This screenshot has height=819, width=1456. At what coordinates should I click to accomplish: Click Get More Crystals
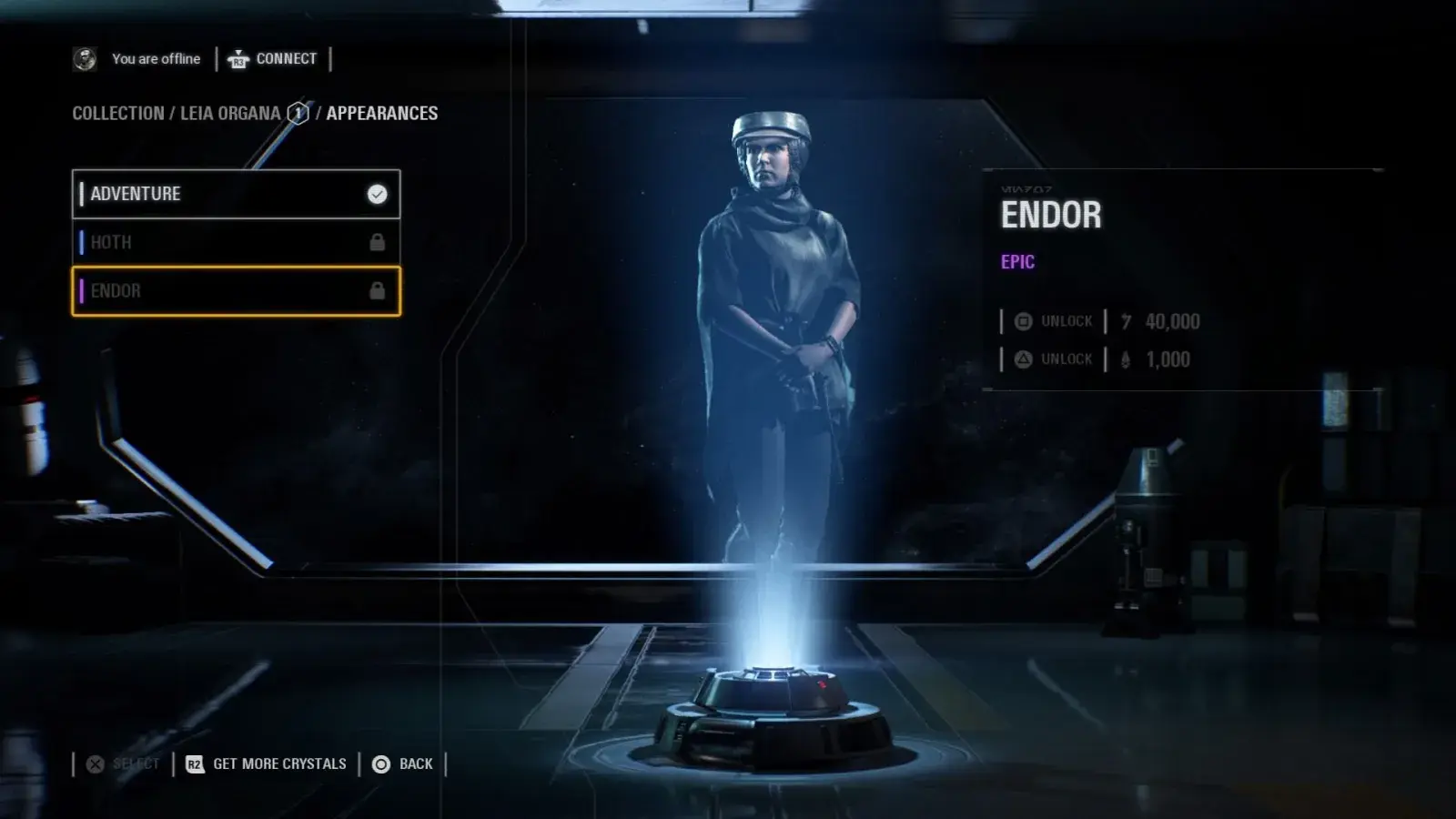267,764
